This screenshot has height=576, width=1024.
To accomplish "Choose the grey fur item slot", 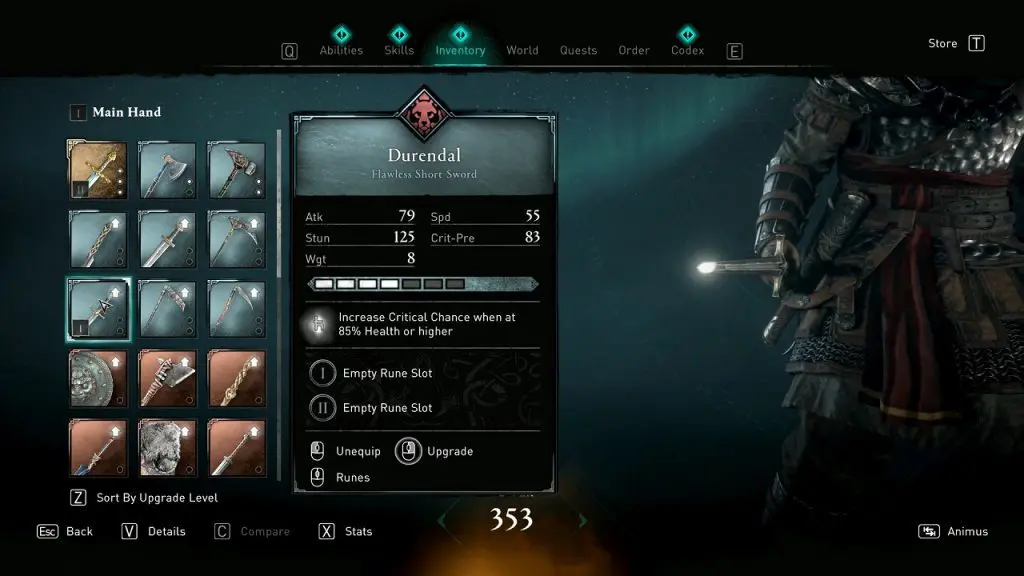I will pyautogui.click(x=167, y=446).
